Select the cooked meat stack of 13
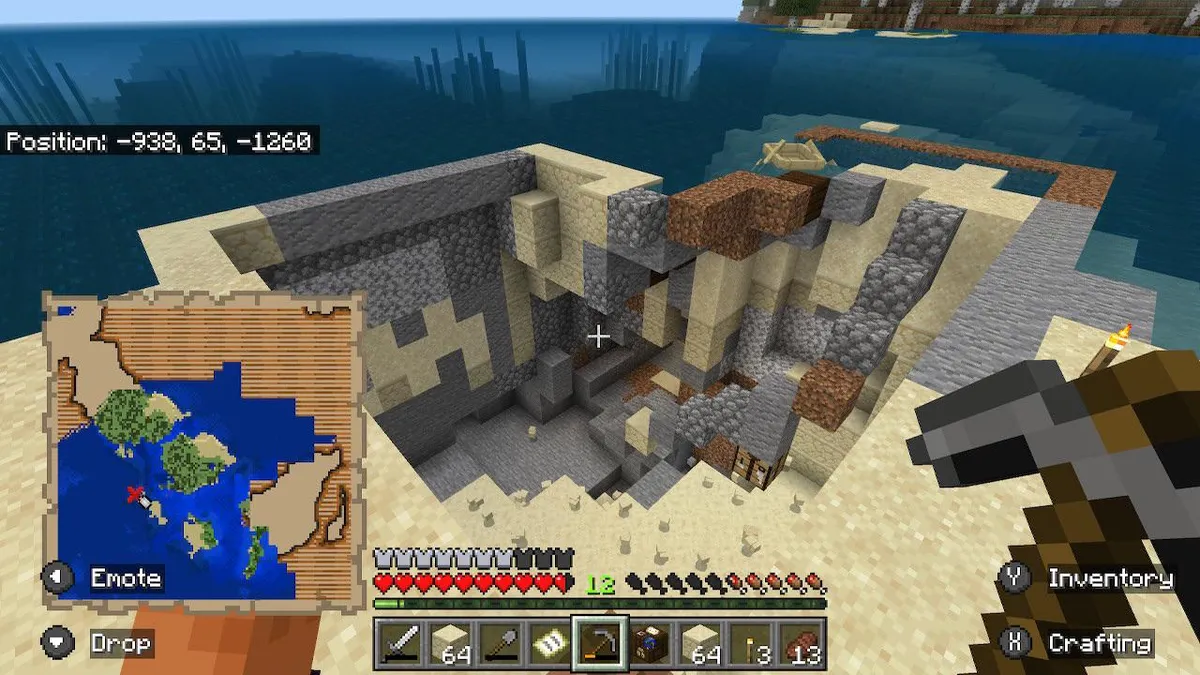This screenshot has height=675, width=1200. (x=801, y=643)
